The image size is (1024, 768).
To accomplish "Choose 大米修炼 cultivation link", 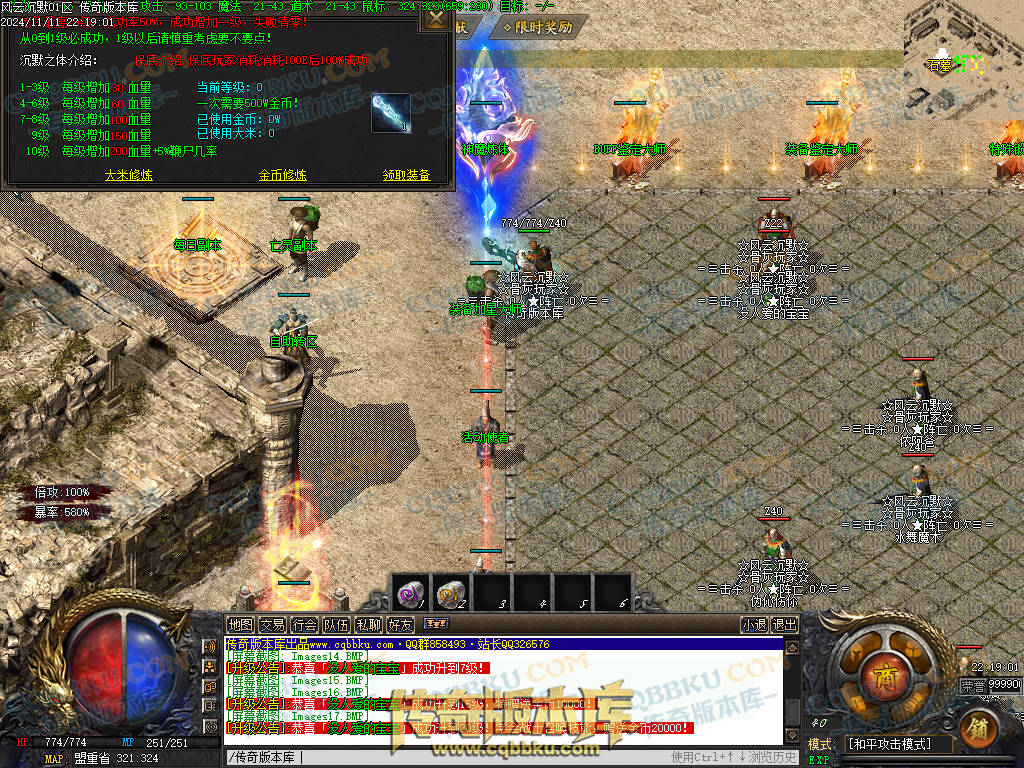I will click(129, 175).
